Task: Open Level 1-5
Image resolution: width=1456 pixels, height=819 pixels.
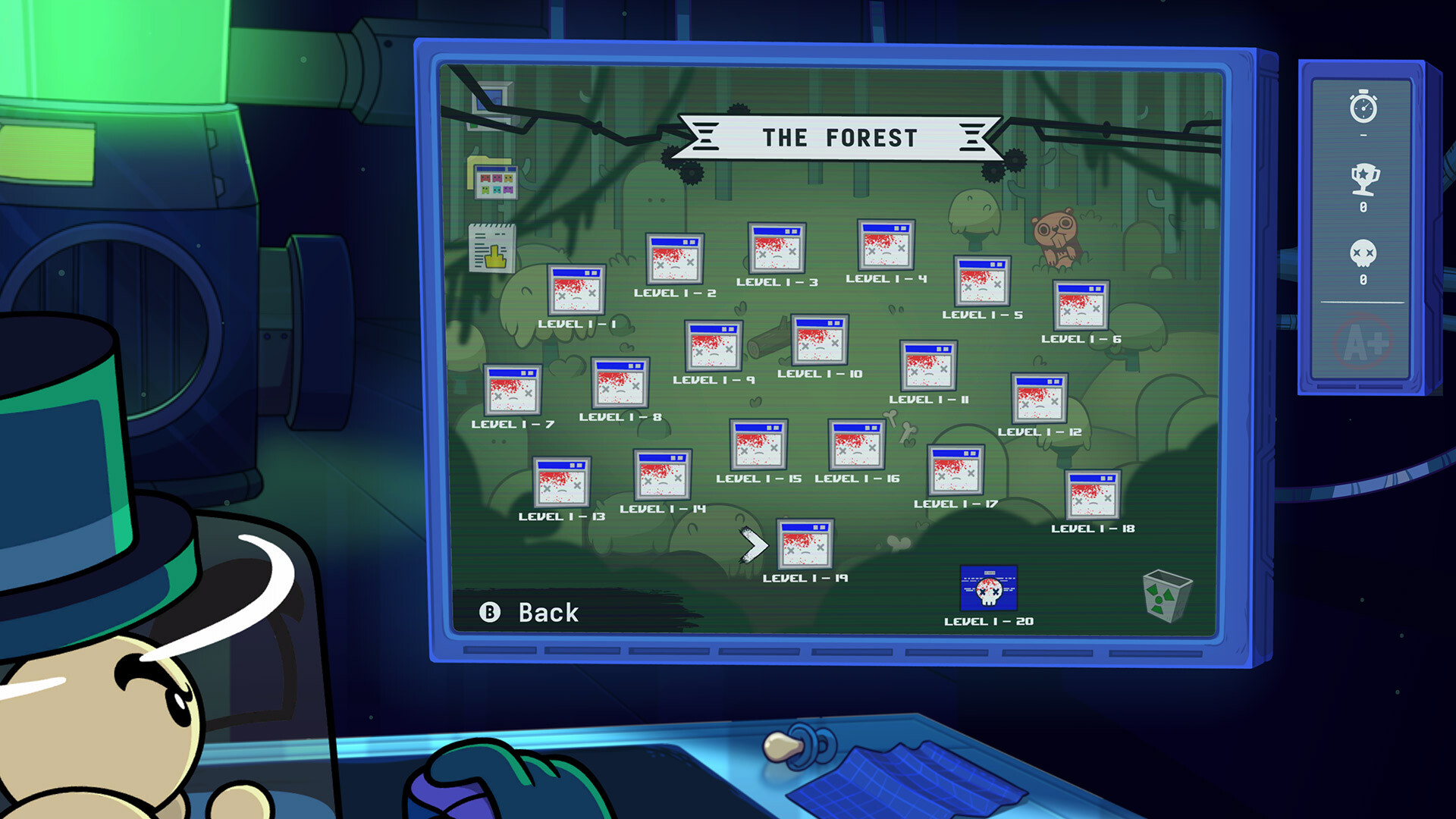Action: [x=981, y=281]
